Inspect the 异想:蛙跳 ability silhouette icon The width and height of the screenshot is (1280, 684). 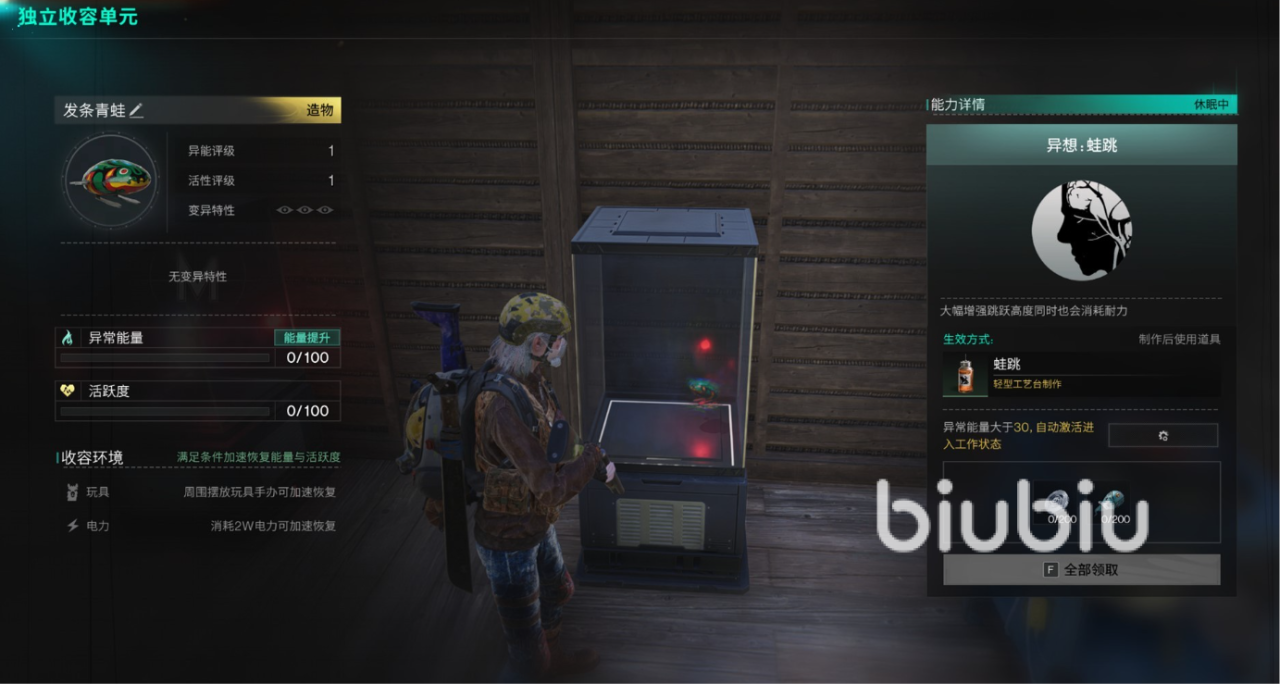pos(1081,230)
